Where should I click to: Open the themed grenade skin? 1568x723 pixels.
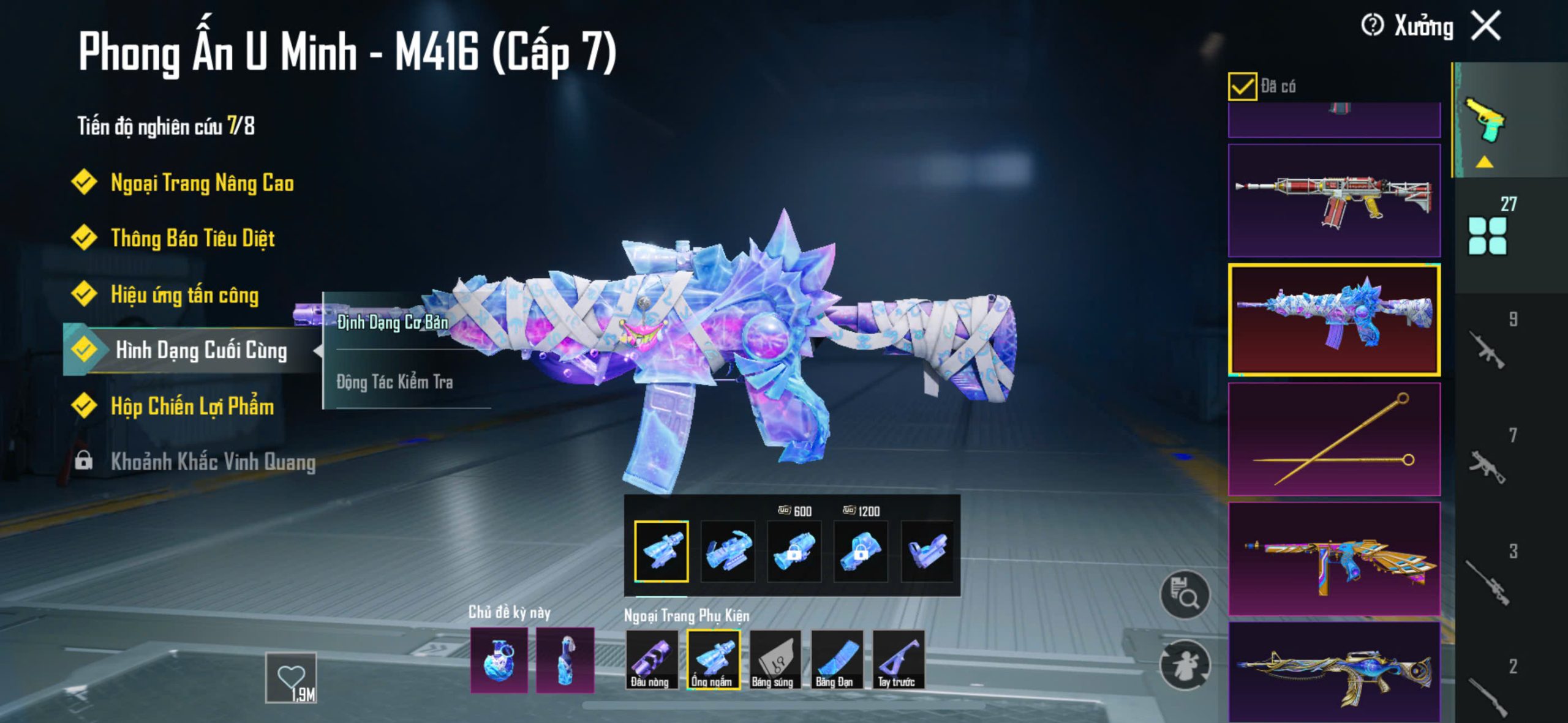[x=499, y=661]
